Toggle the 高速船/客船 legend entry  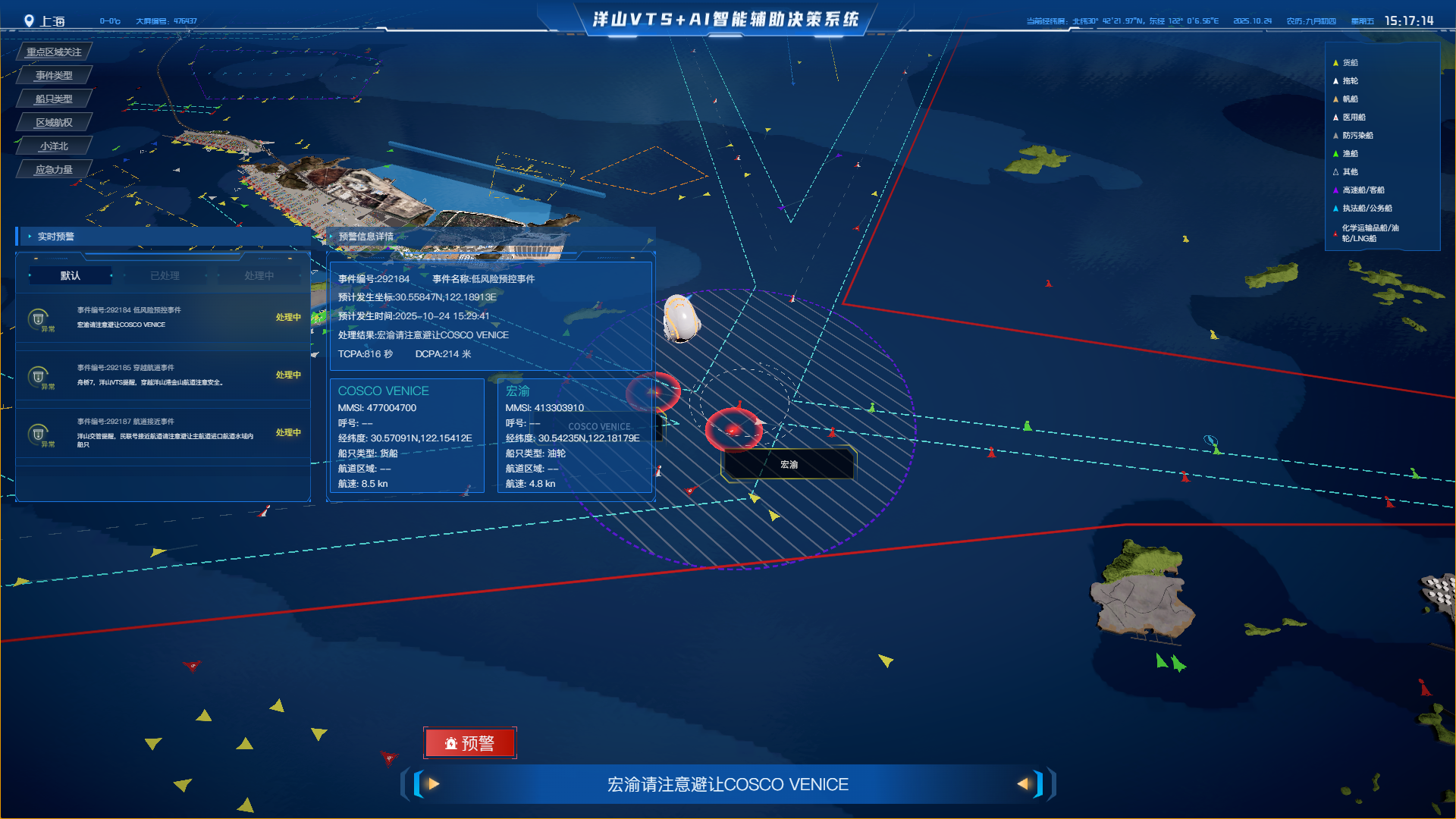pyautogui.click(x=1363, y=190)
